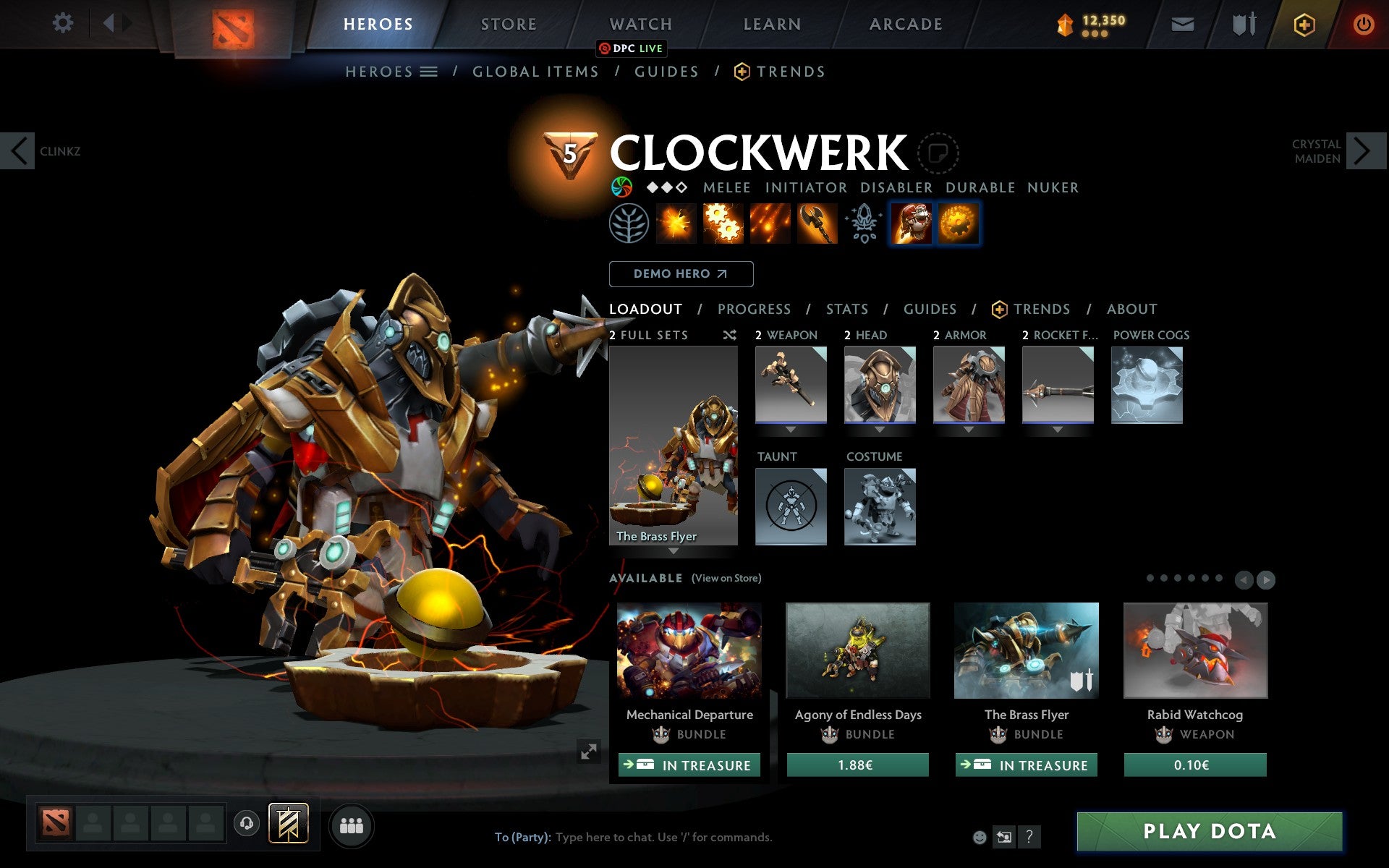The image size is (1389, 868).
Task: Toggle the shuffle full sets icon
Action: click(x=729, y=335)
